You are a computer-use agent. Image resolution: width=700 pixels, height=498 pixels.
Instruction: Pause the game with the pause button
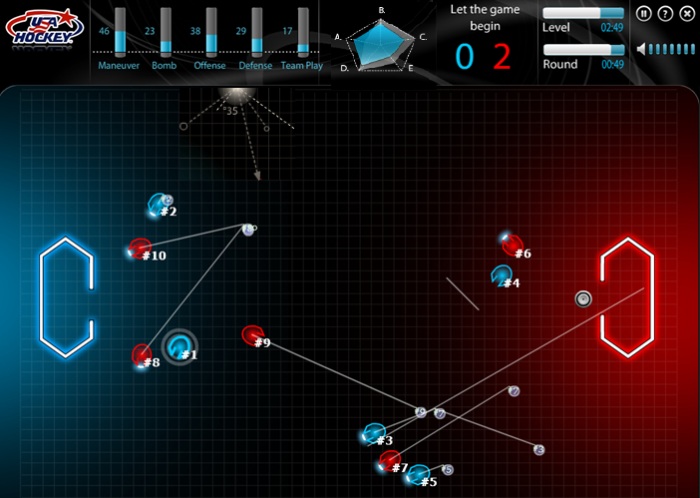pyautogui.click(x=645, y=14)
